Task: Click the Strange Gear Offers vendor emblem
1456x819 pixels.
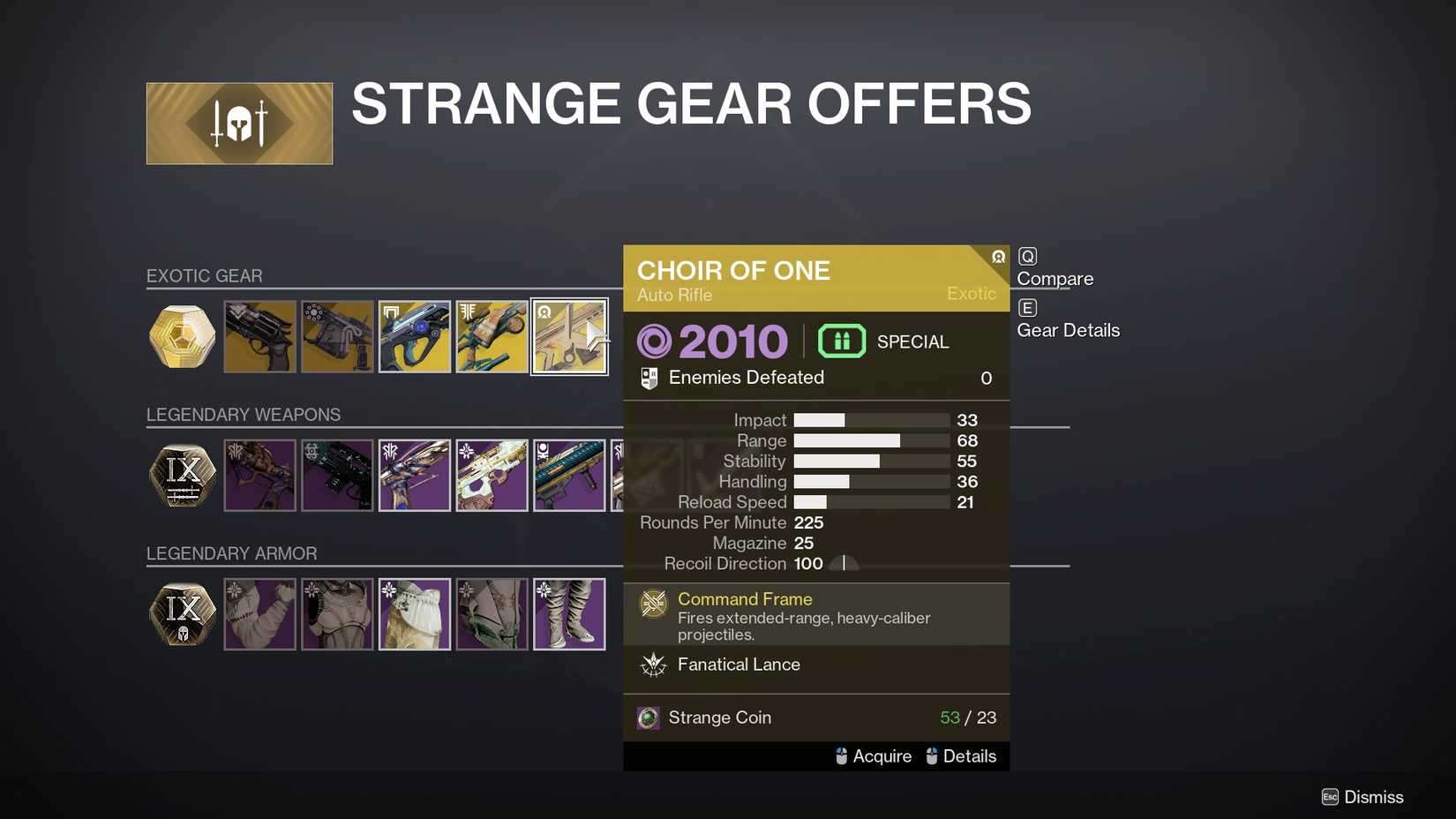Action: click(238, 123)
